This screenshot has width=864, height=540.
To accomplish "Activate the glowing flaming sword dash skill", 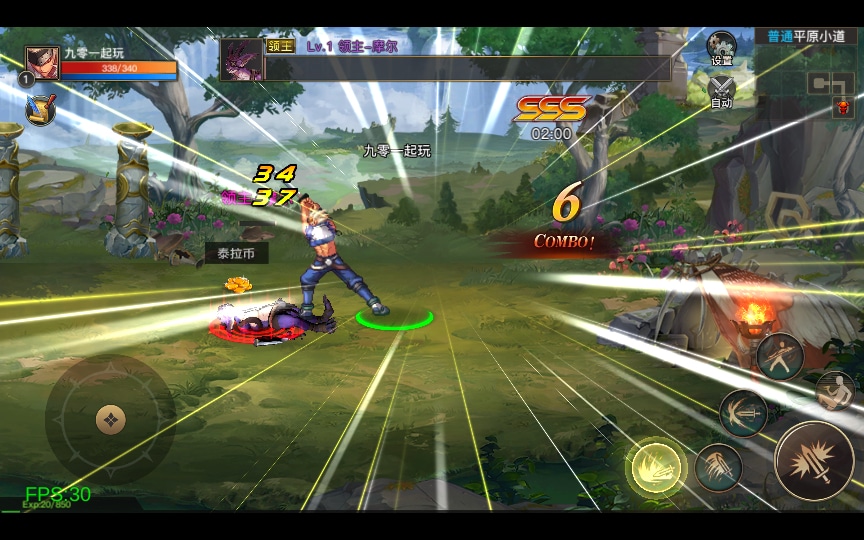I will coord(655,467).
